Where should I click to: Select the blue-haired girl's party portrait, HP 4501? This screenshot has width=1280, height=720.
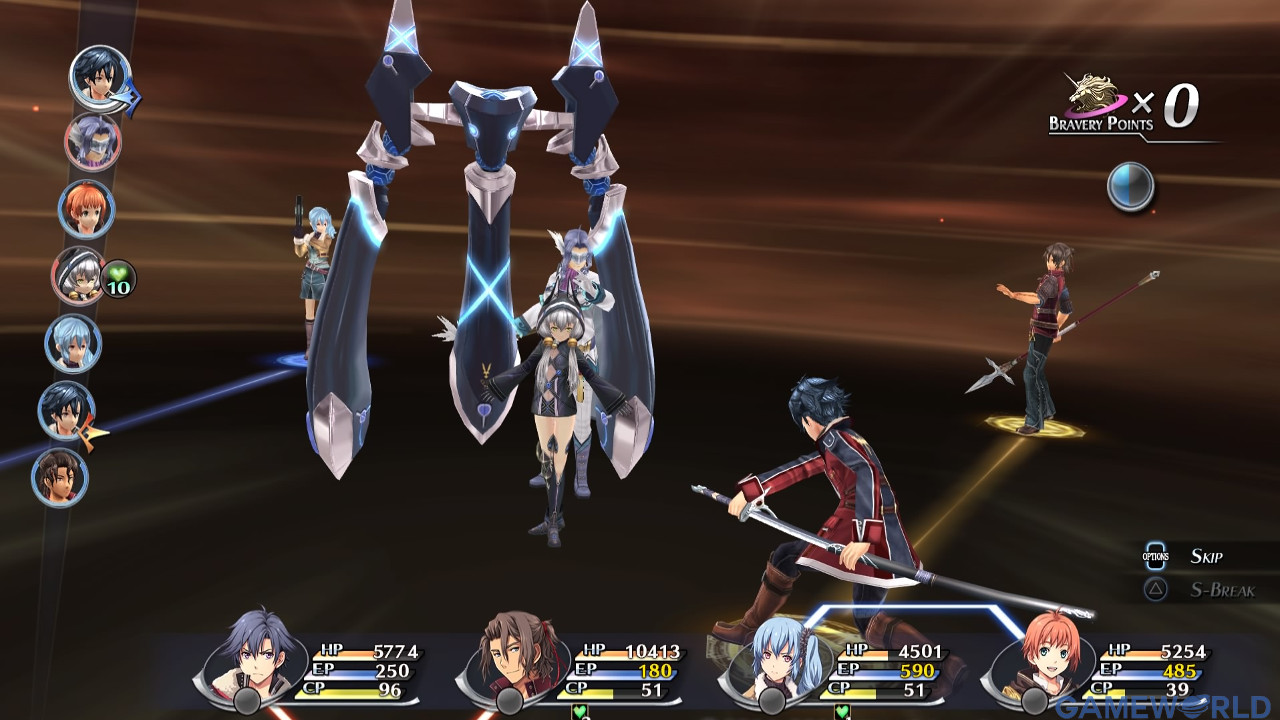pyautogui.click(x=775, y=660)
